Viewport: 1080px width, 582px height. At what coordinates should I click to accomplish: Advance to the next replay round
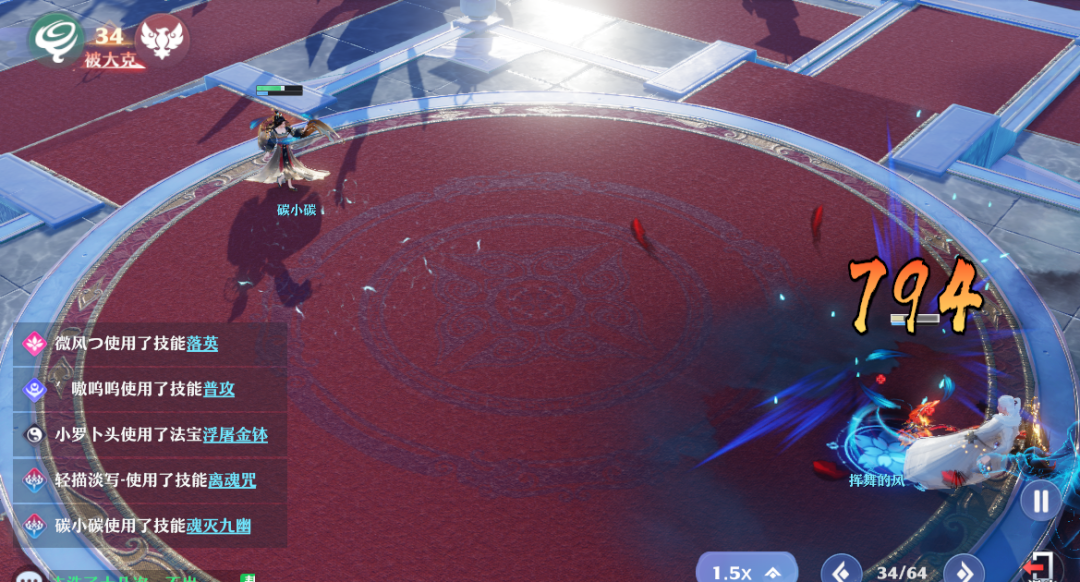[x=964, y=571]
